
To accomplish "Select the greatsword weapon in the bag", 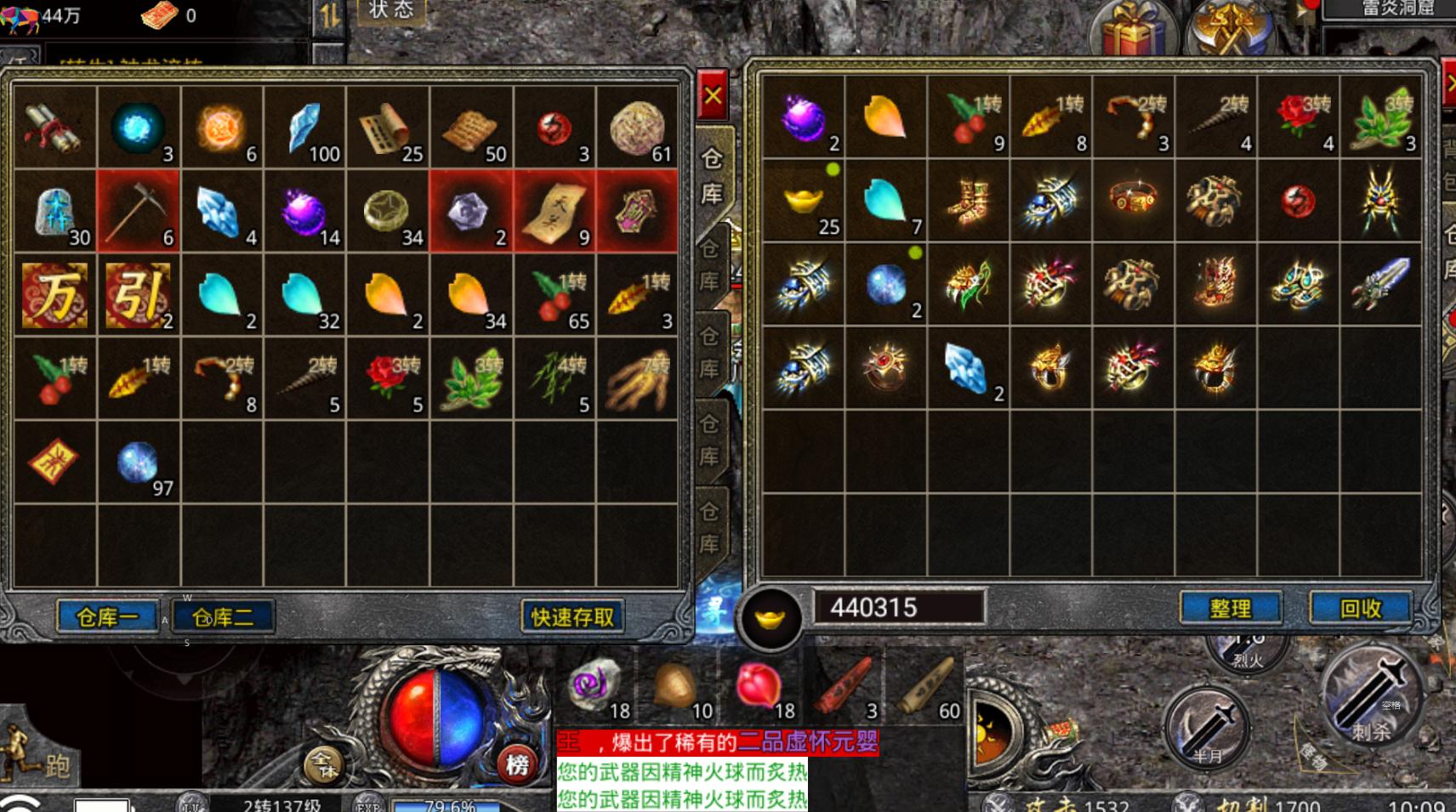I will coord(1380,285).
